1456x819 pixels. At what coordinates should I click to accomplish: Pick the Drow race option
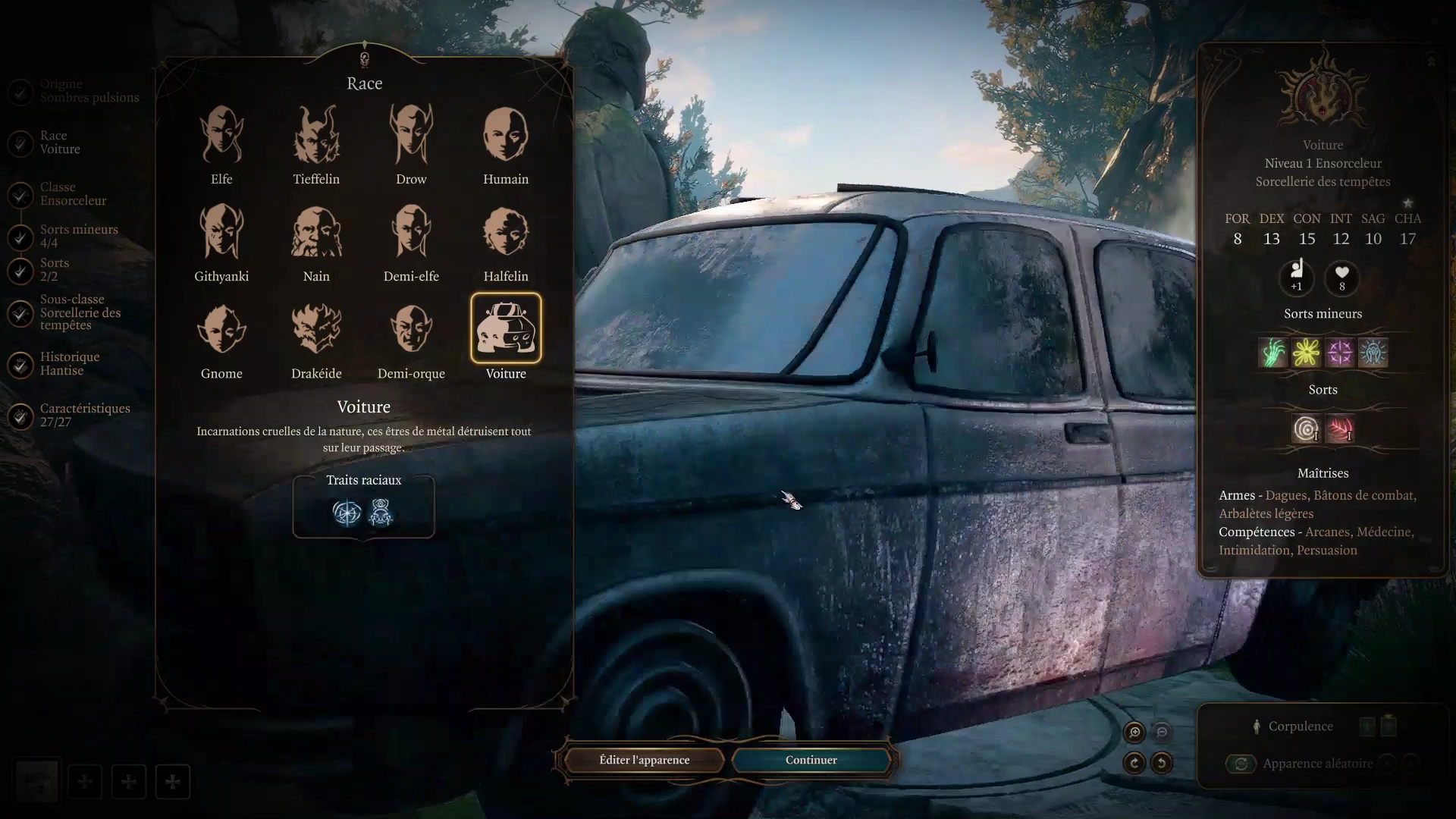pos(411,136)
